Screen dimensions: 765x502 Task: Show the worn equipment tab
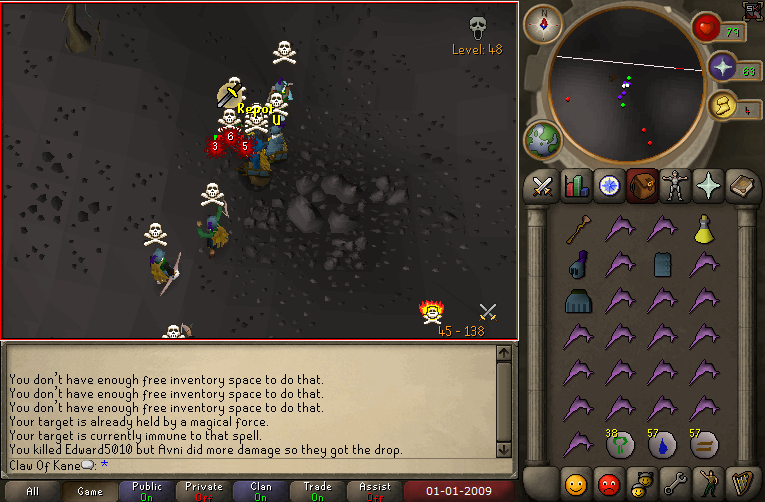point(674,187)
